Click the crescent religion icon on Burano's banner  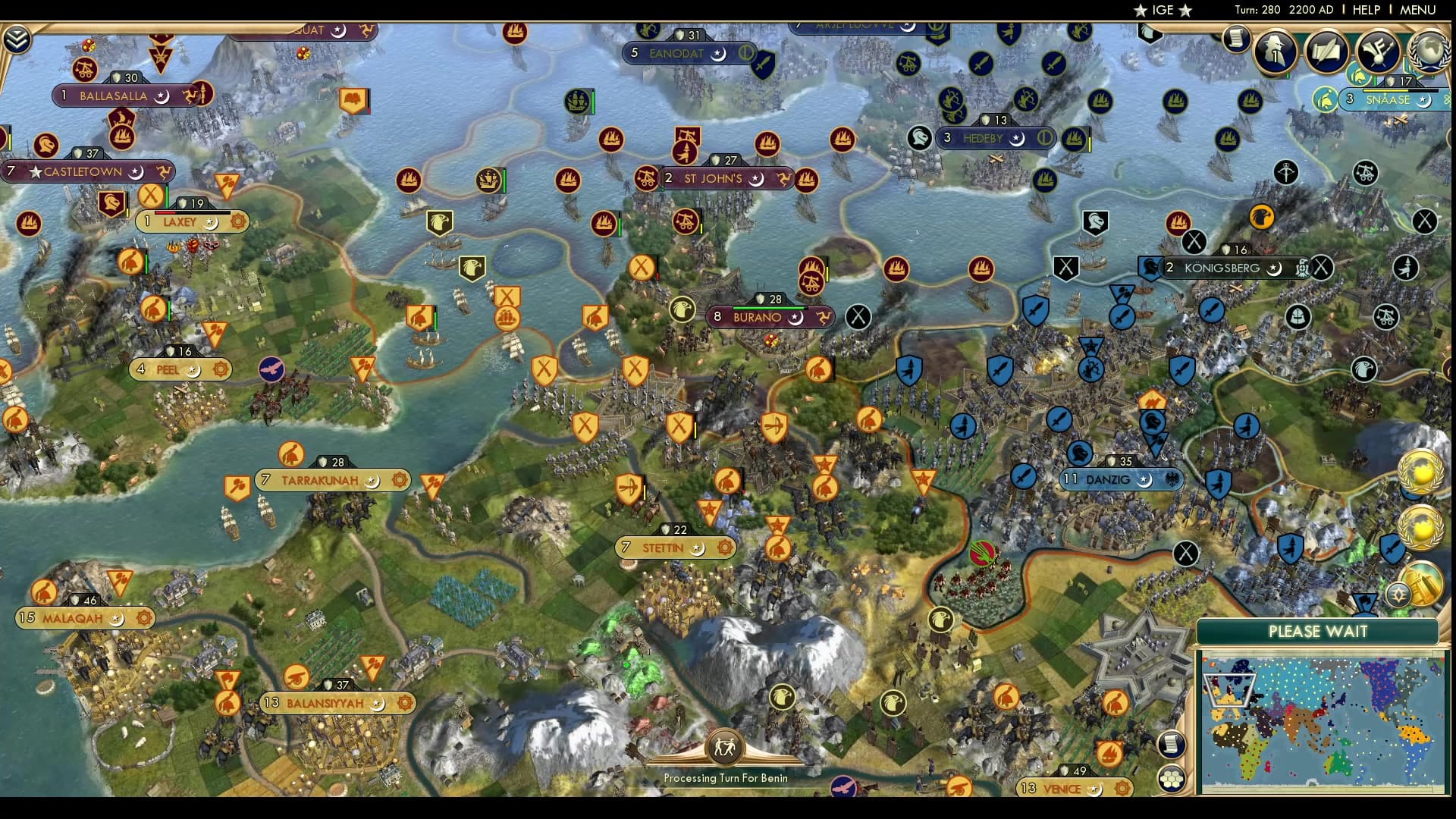point(795,319)
